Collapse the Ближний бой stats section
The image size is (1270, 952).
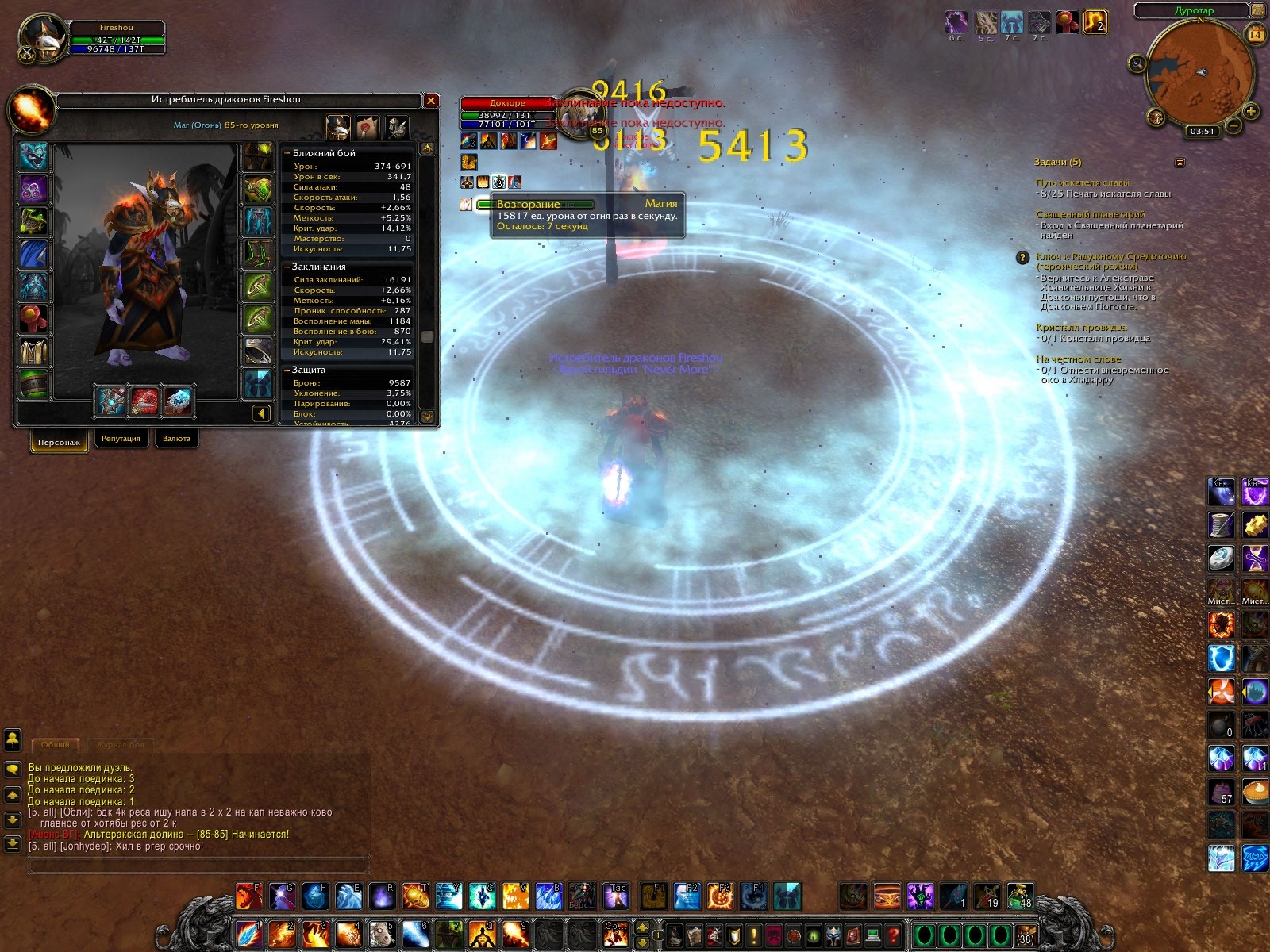(287, 153)
